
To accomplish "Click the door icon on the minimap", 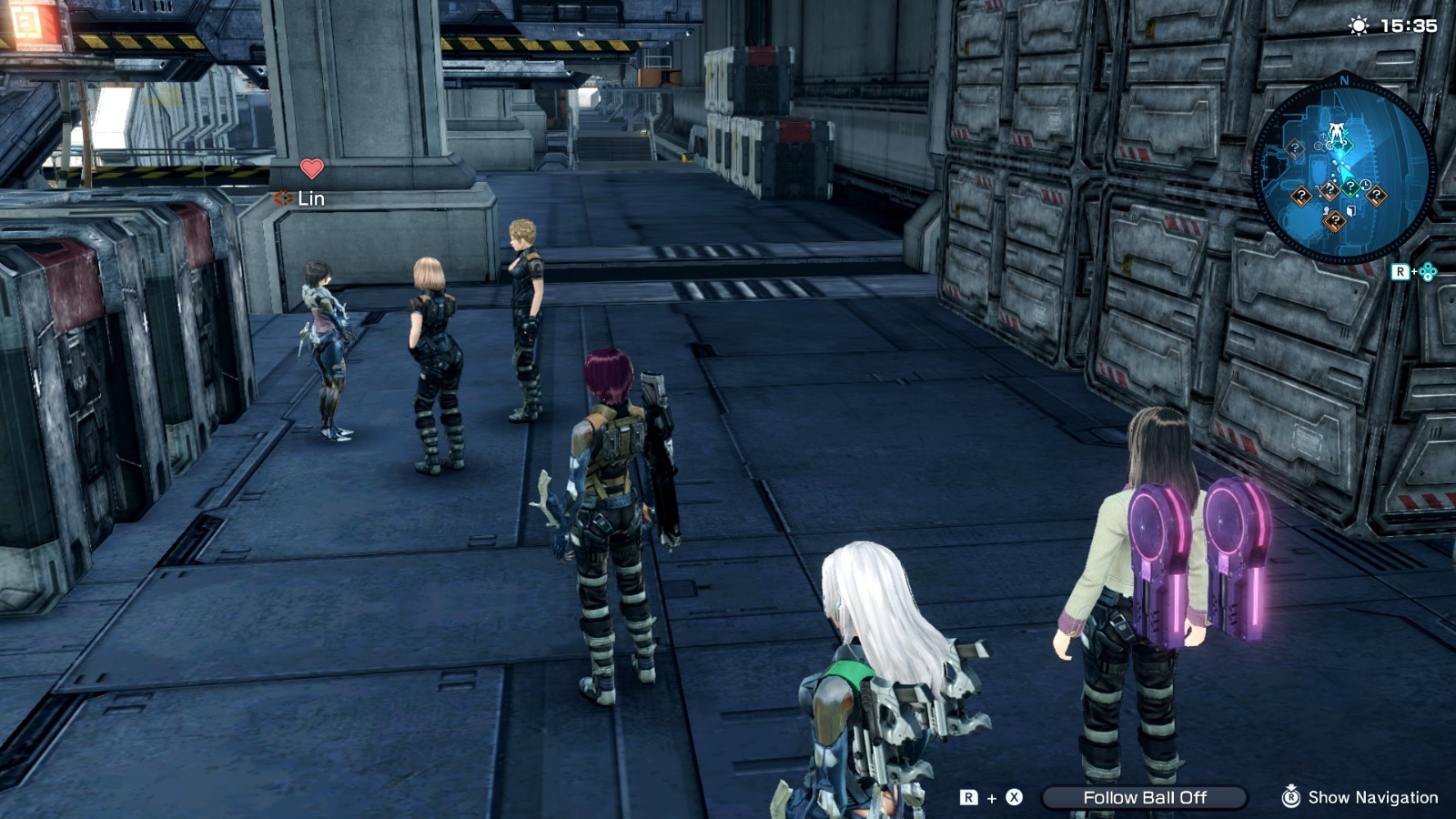I will pyautogui.click(x=1350, y=211).
